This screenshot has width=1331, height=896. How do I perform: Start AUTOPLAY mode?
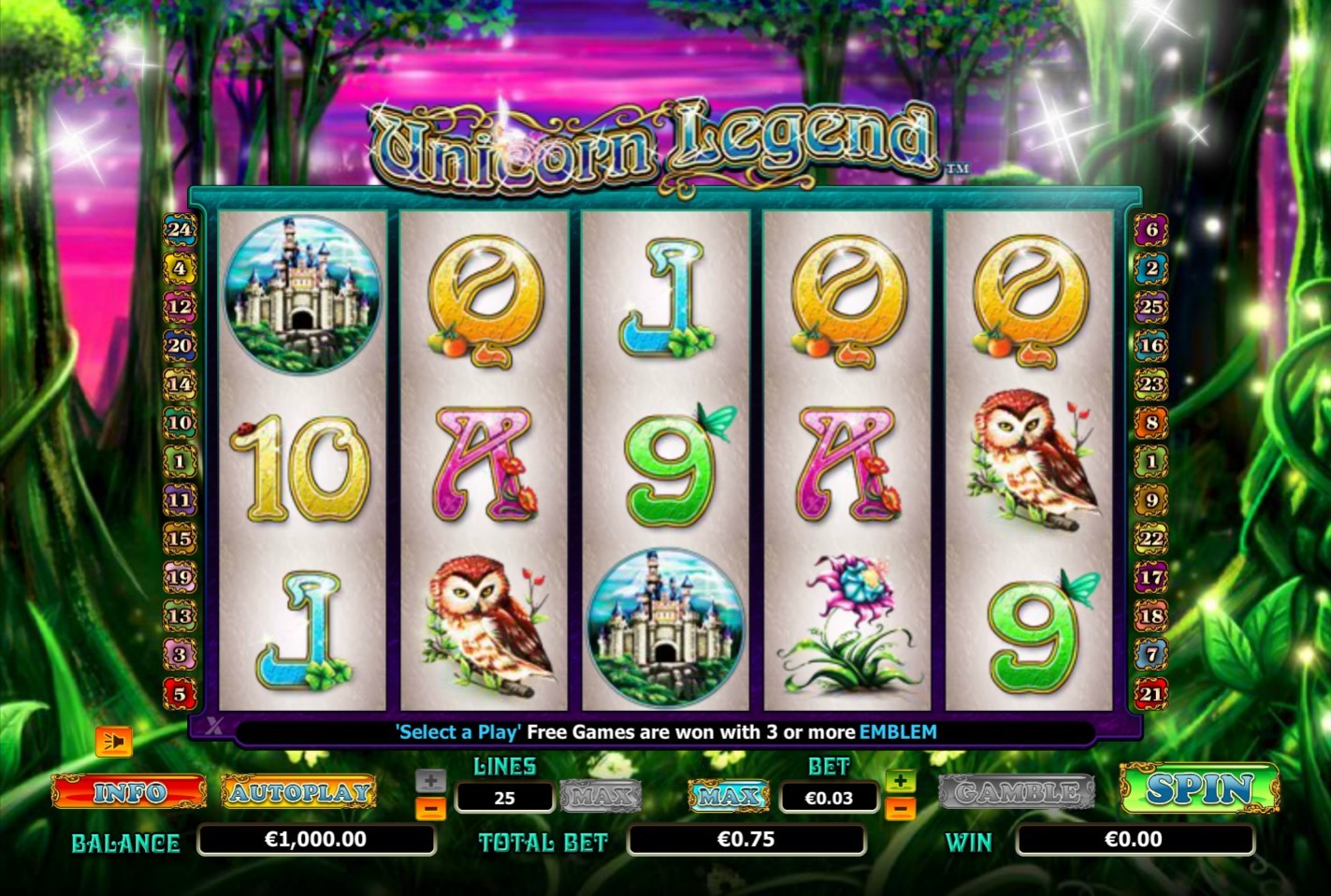coord(299,792)
